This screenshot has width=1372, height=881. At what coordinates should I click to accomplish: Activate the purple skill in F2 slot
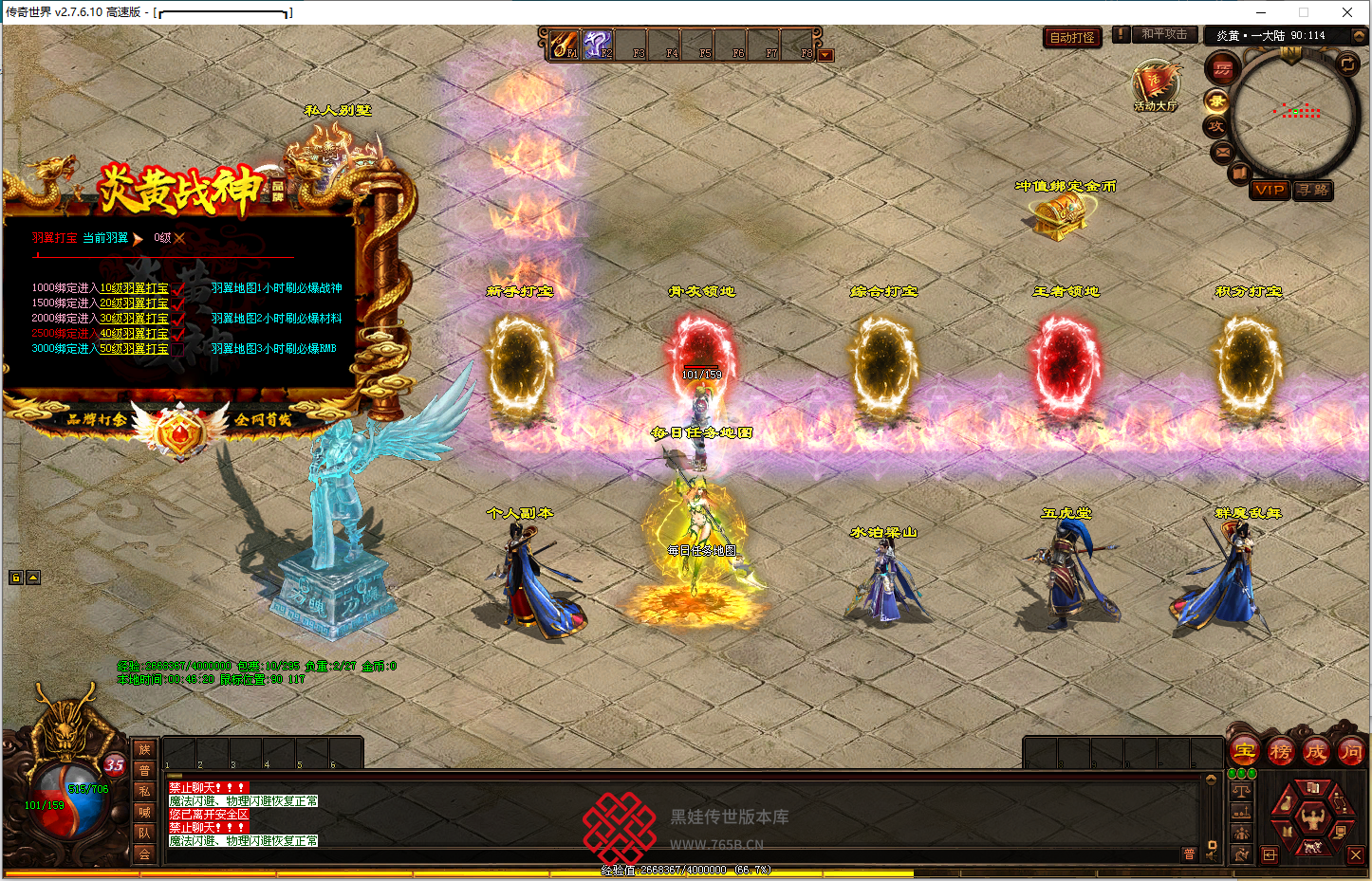pos(597,44)
